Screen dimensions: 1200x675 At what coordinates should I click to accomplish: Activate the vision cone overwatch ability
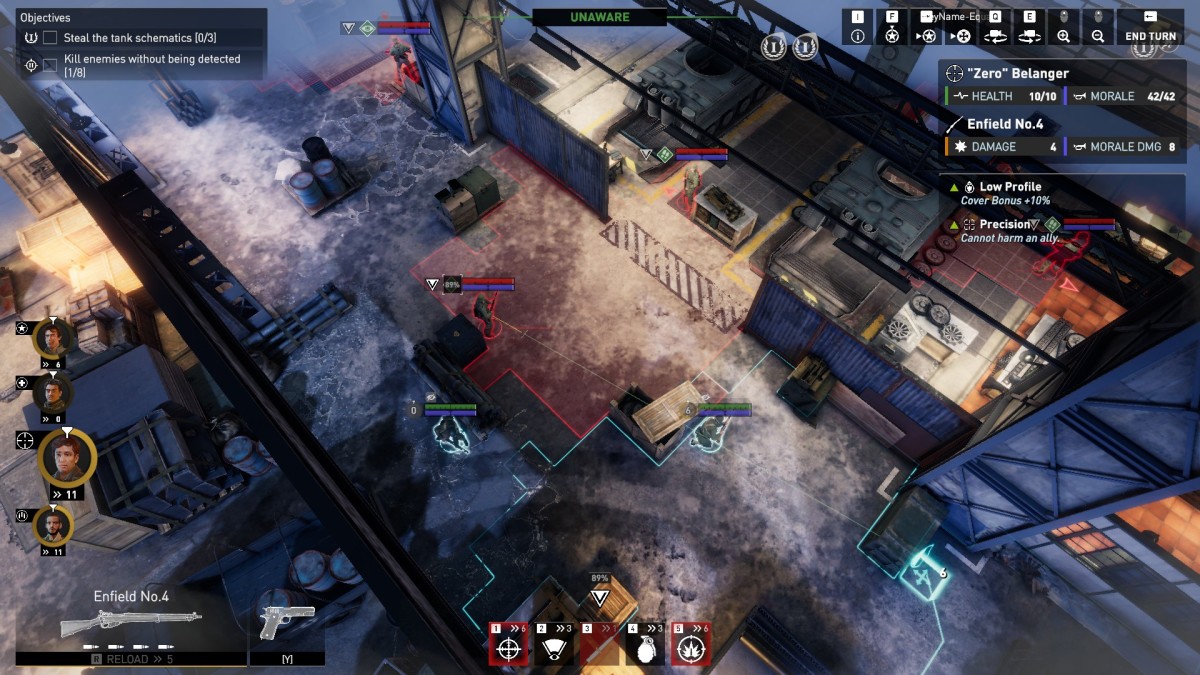[555, 648]
